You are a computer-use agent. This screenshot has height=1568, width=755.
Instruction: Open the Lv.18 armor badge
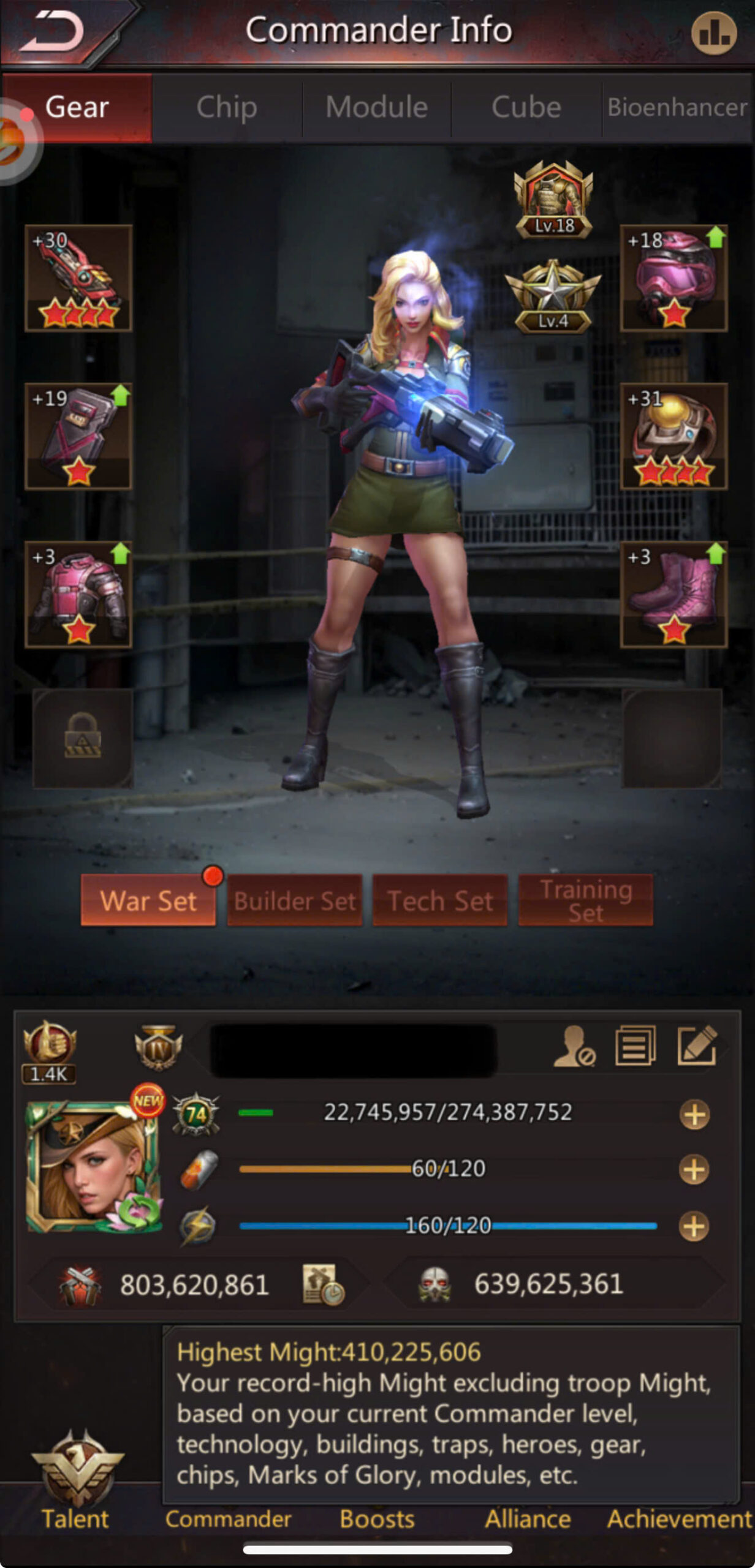tap(553, 200)
